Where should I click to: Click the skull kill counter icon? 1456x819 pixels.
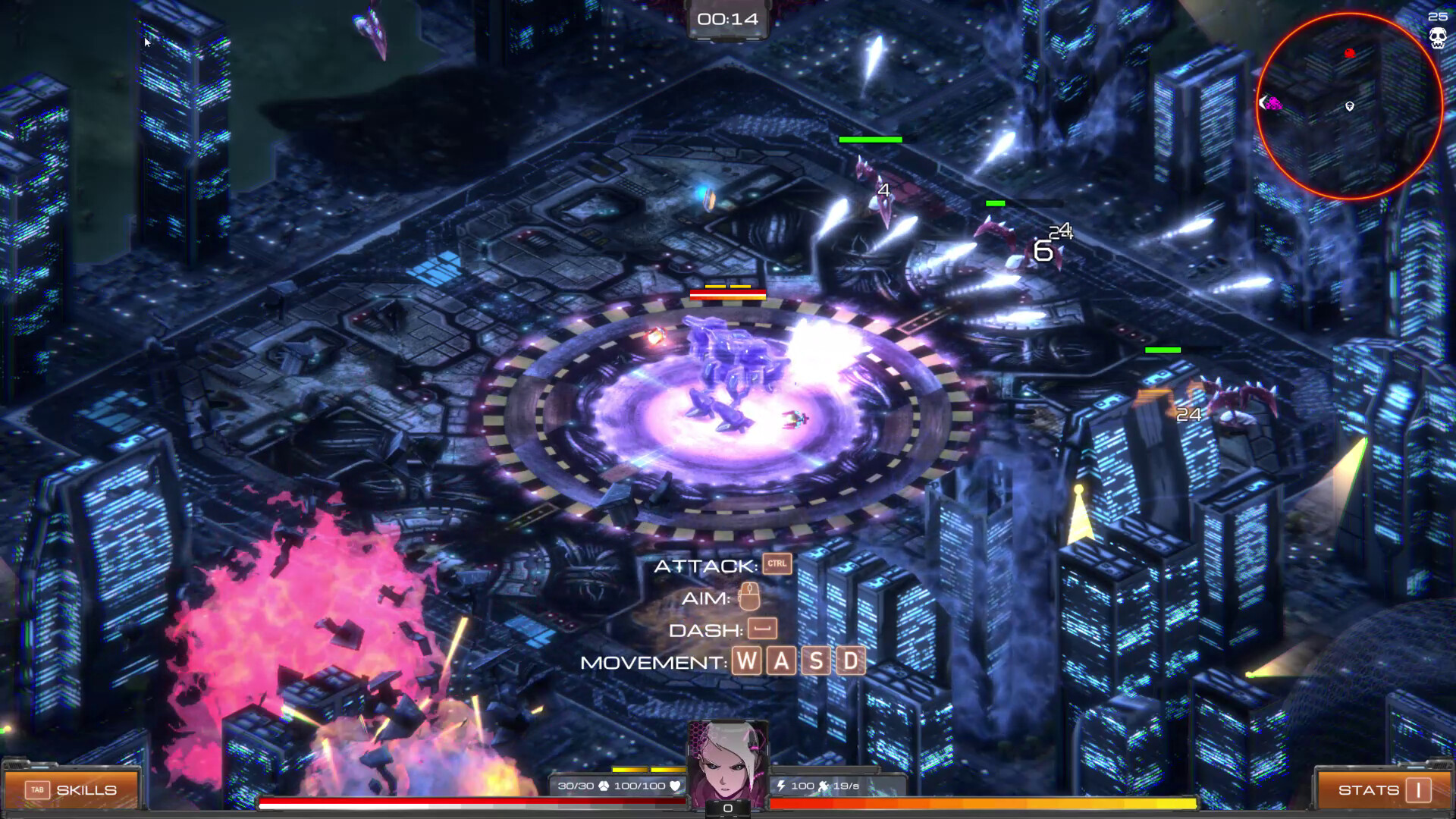point(1439,36)
